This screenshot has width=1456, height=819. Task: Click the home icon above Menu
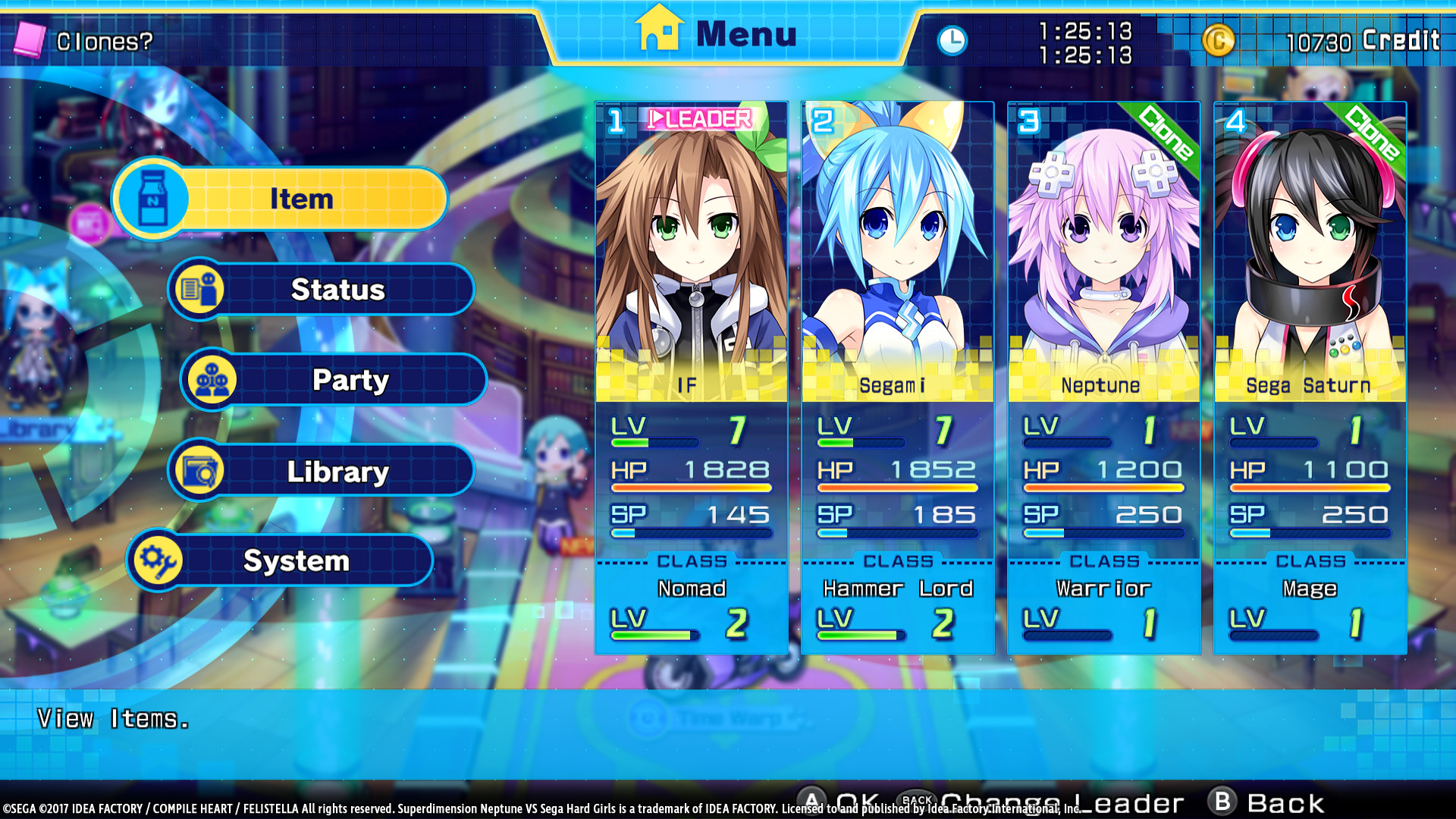click(x=659, y=30)
